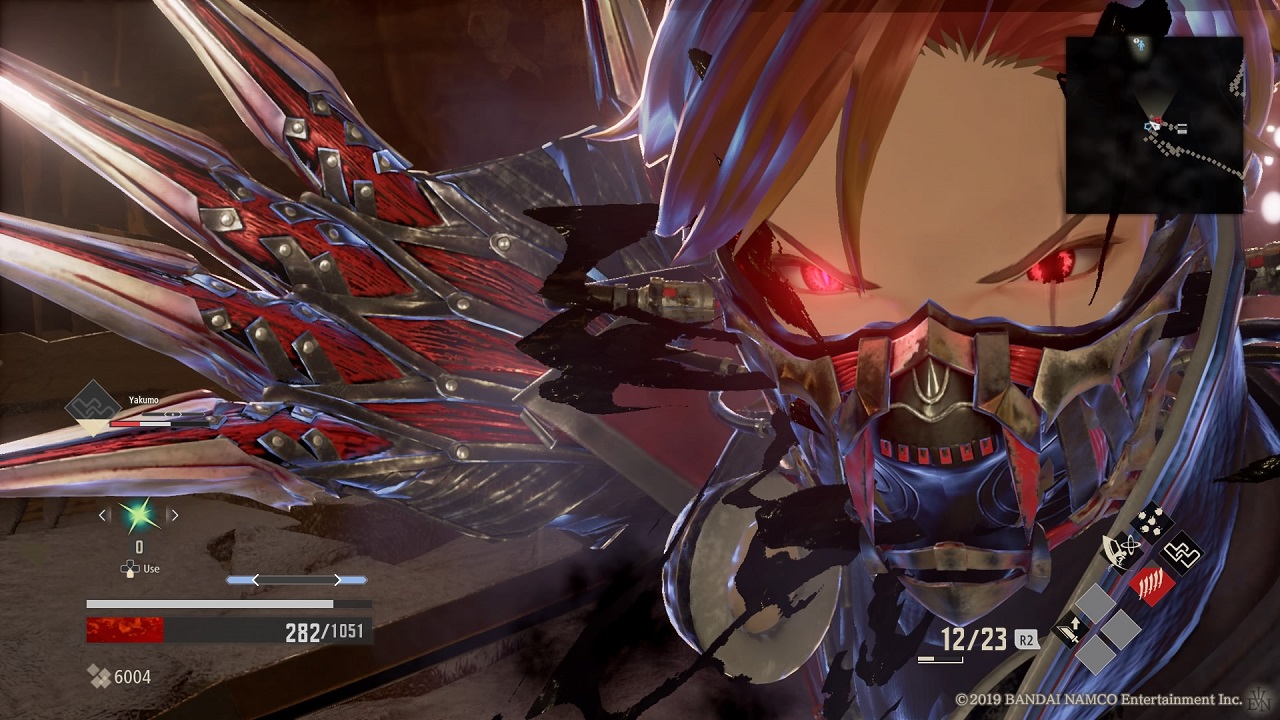Click the right arrow to cycle items
The image size is (1280, 720).
(174, 514)
